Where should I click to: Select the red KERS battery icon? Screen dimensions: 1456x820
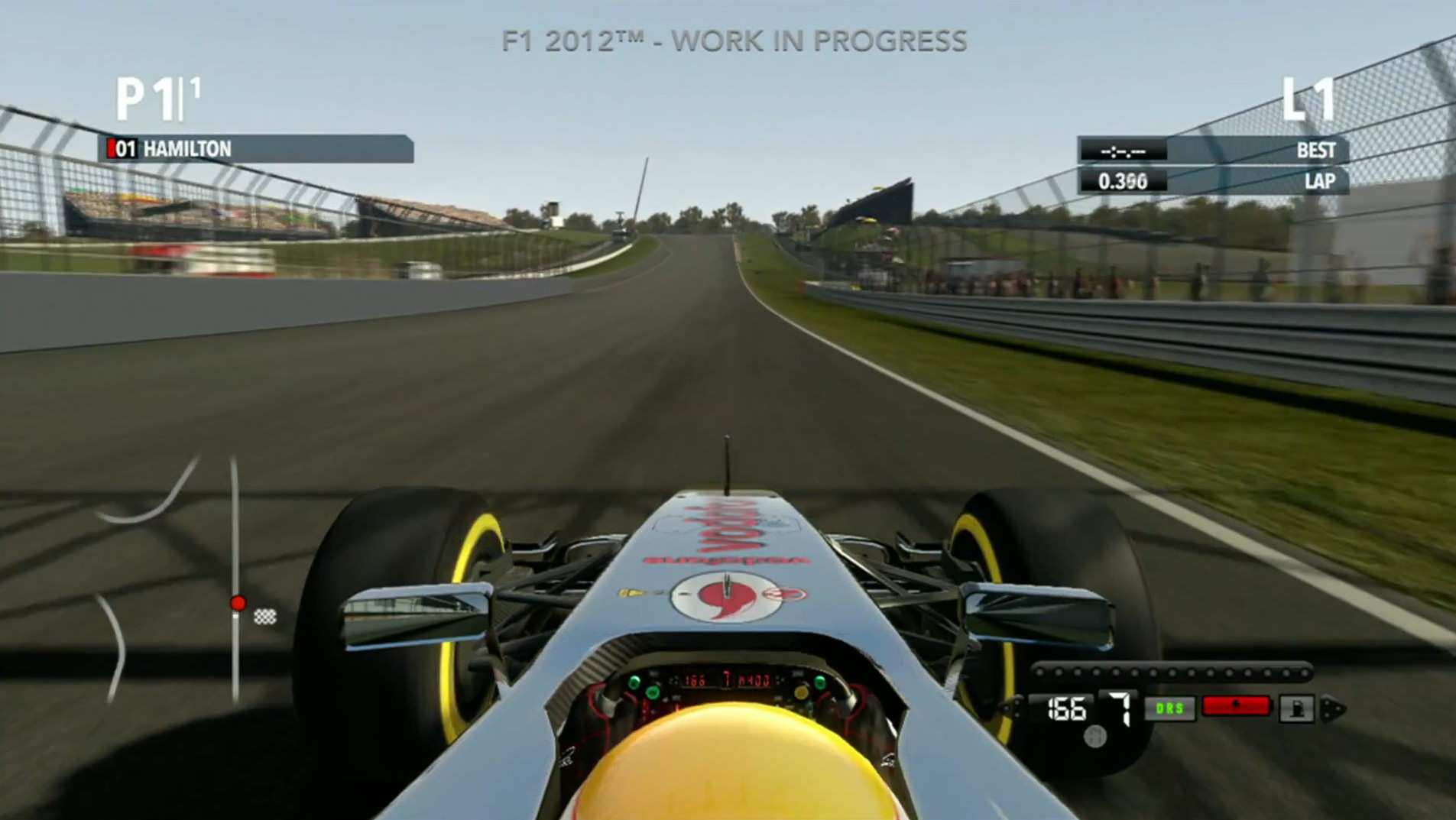tap(1236, 706)
